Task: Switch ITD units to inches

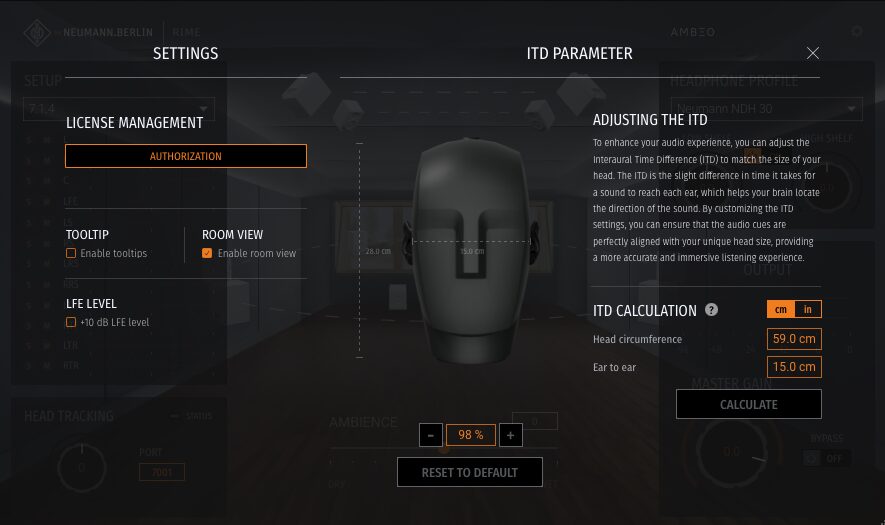Action: pos(808,310)
